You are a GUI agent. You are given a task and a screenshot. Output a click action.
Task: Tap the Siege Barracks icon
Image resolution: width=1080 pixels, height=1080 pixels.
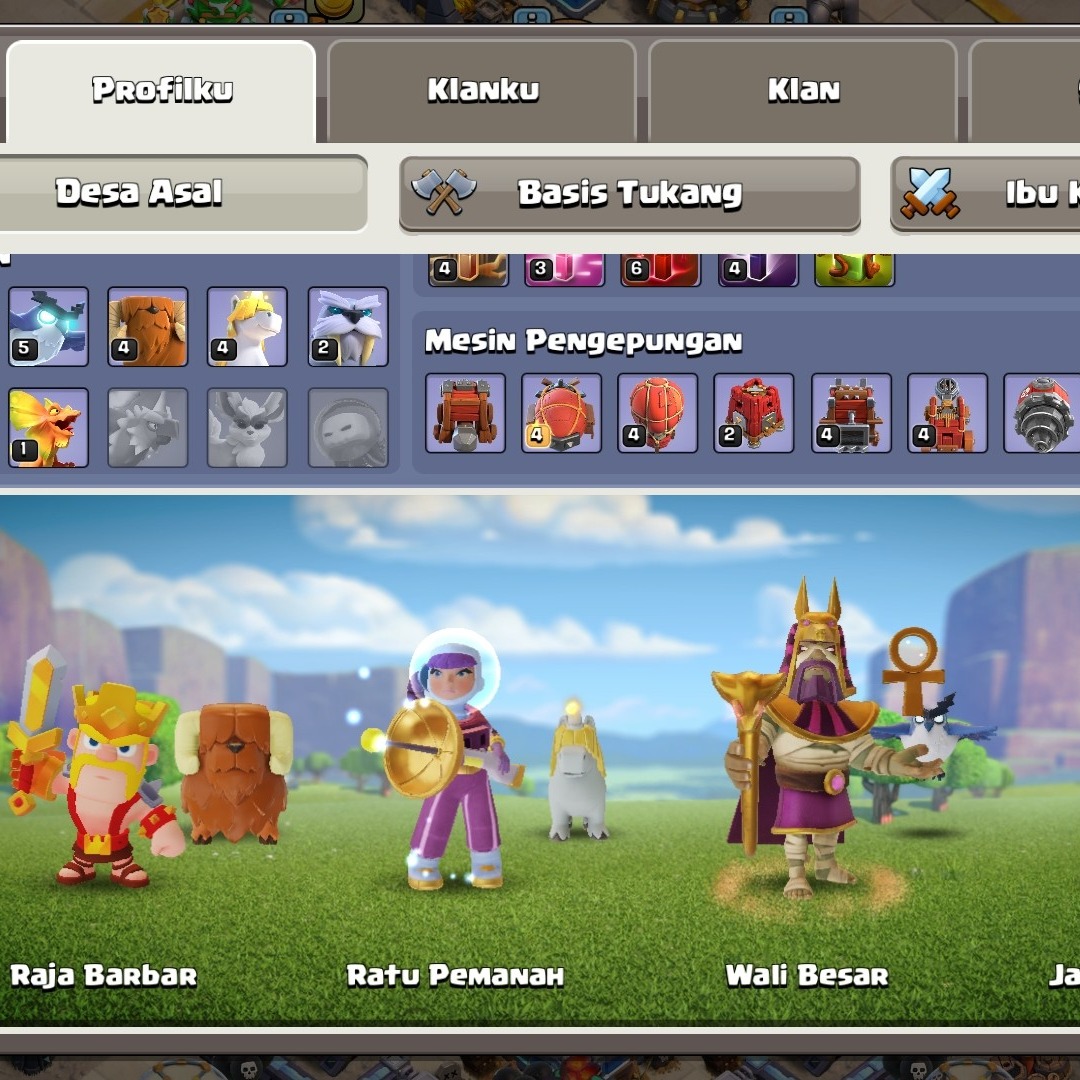click(753, 413)
